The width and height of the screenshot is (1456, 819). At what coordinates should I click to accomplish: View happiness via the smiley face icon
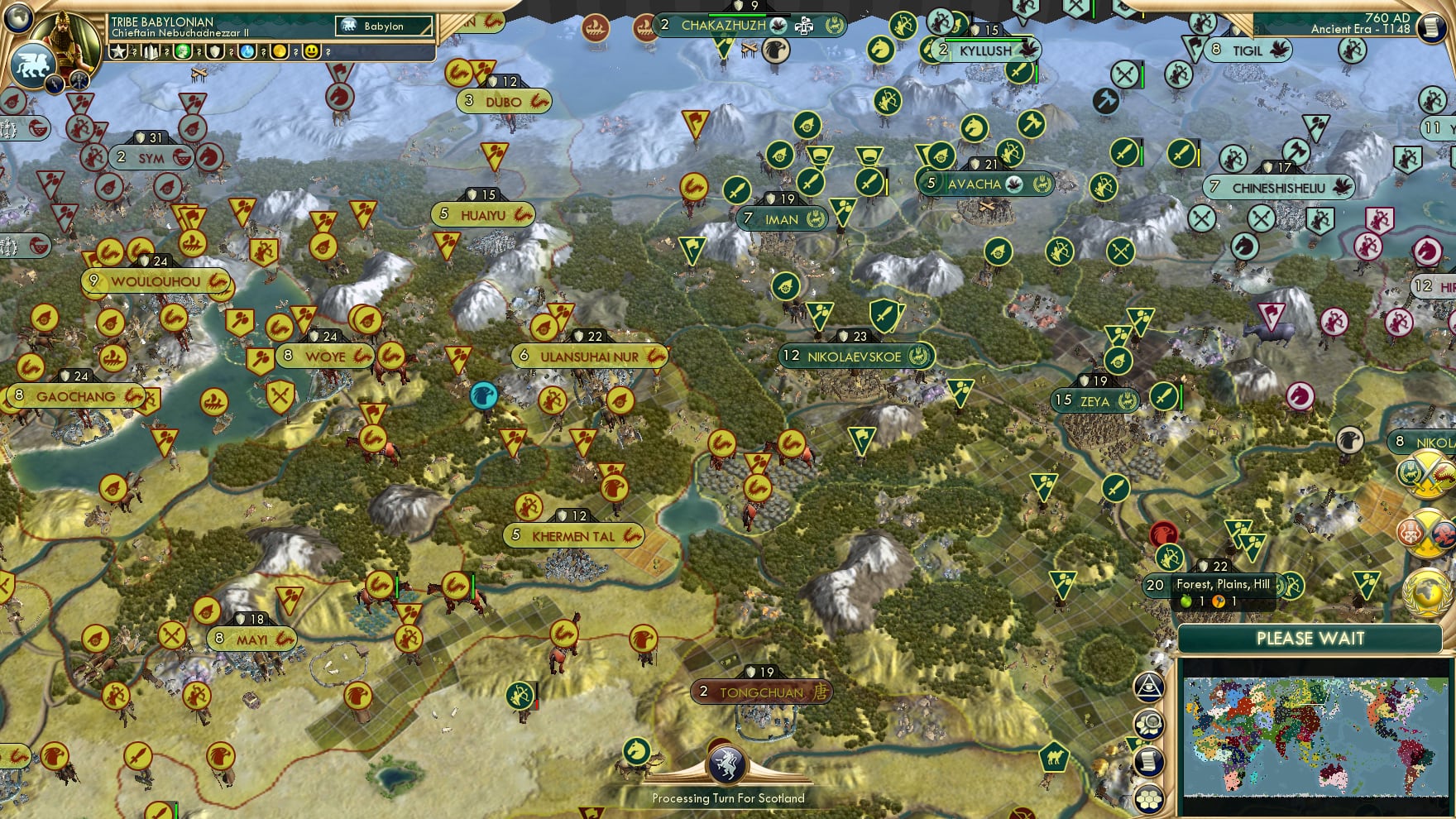(312, 51)
